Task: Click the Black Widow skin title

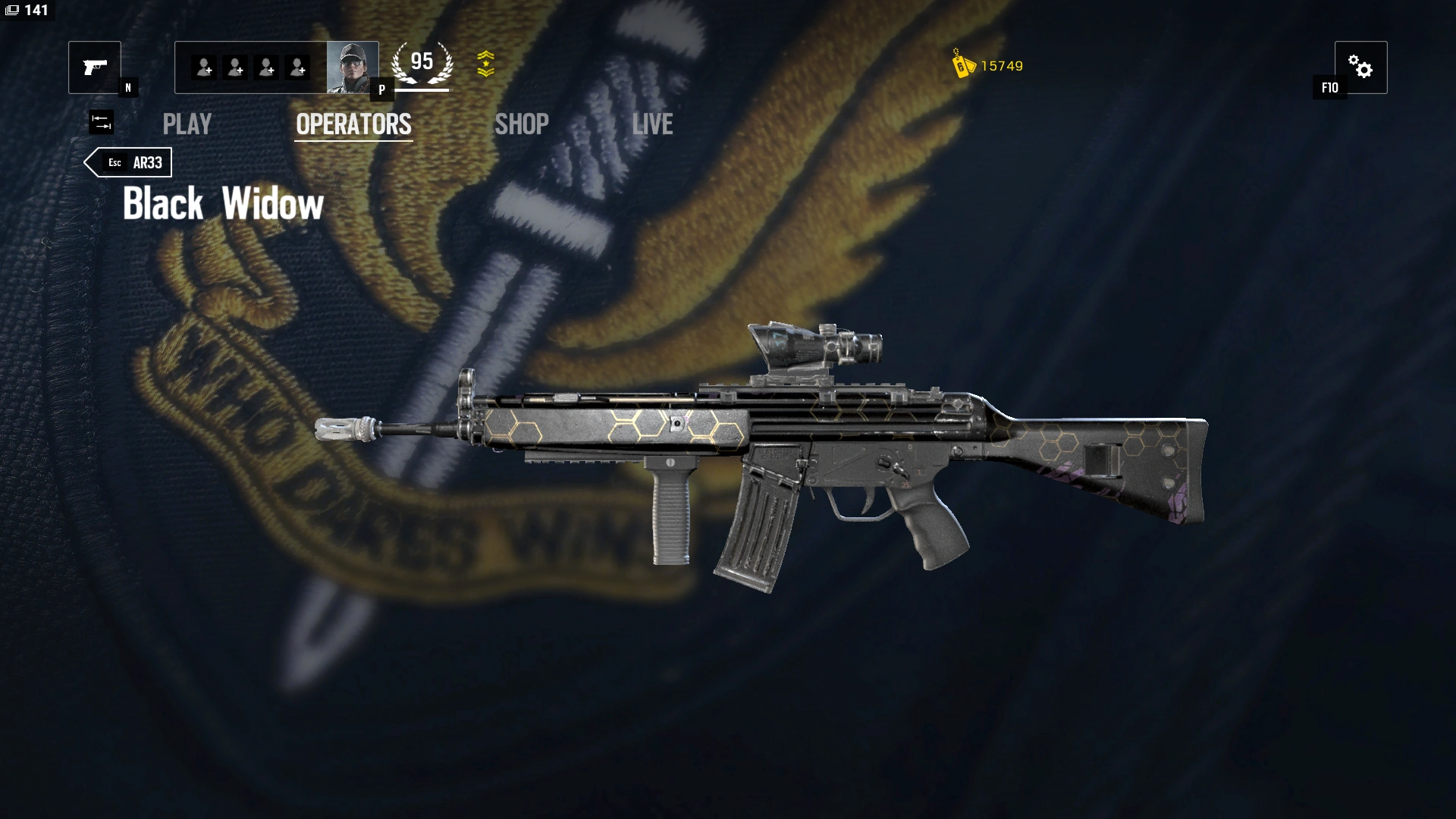Action: click(x=222, y=203)
